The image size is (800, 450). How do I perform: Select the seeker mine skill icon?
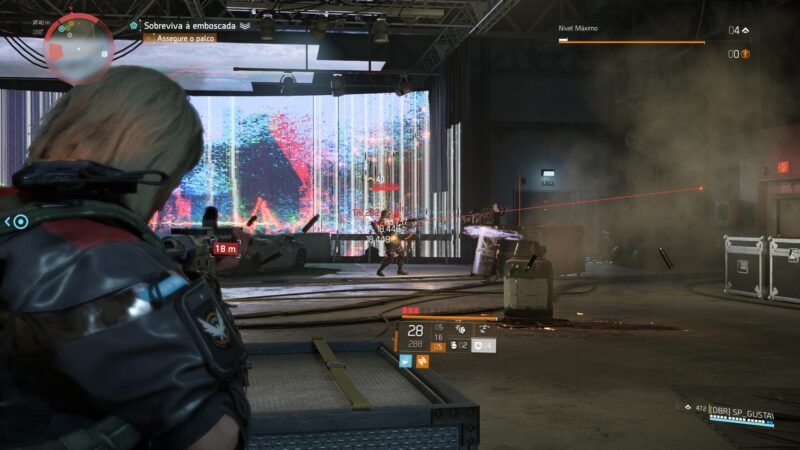coord(460,327)
